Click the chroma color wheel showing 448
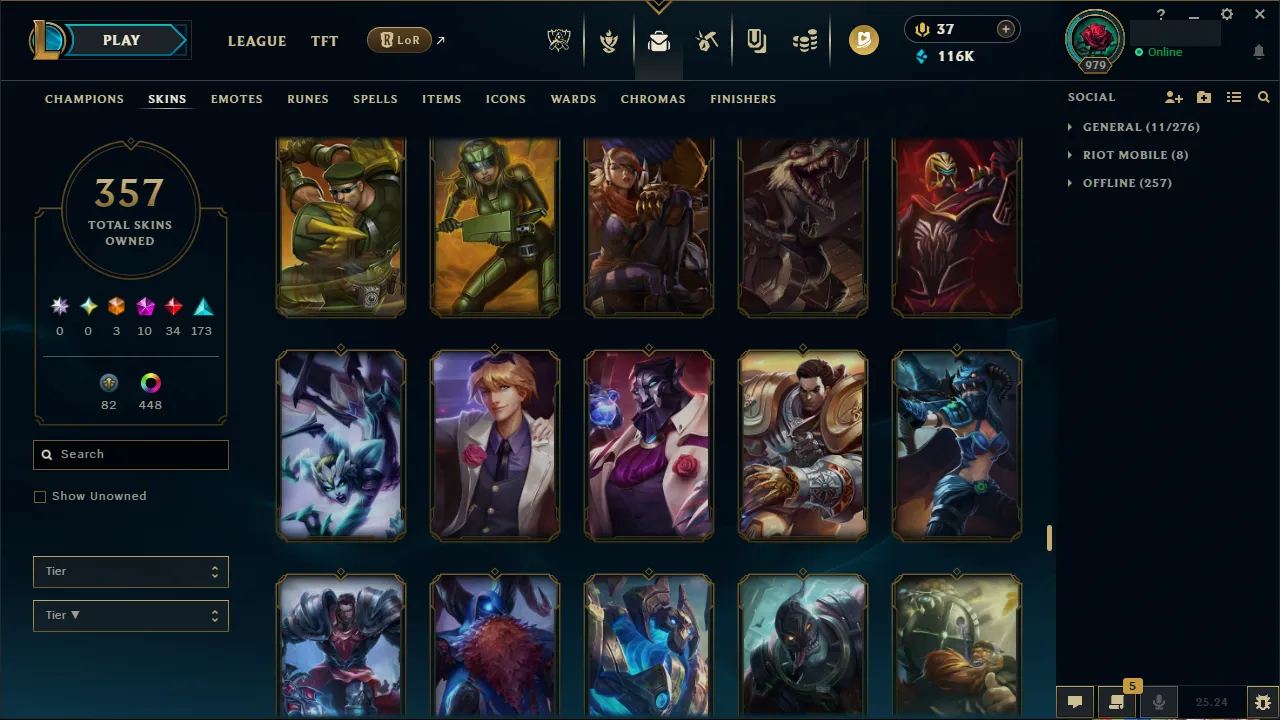 point(150,383)
